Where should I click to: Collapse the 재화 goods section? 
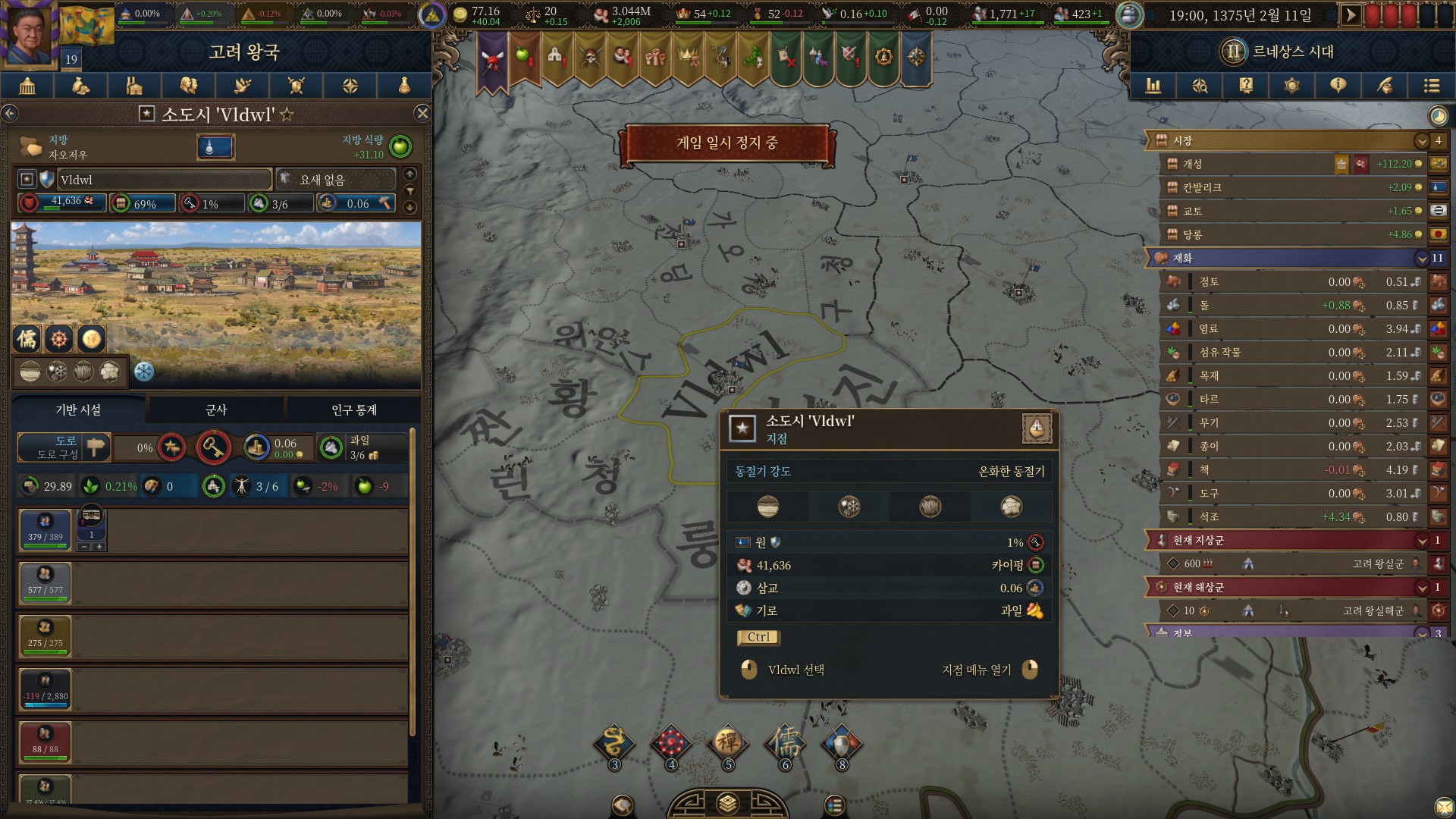tap(1423, 259)
